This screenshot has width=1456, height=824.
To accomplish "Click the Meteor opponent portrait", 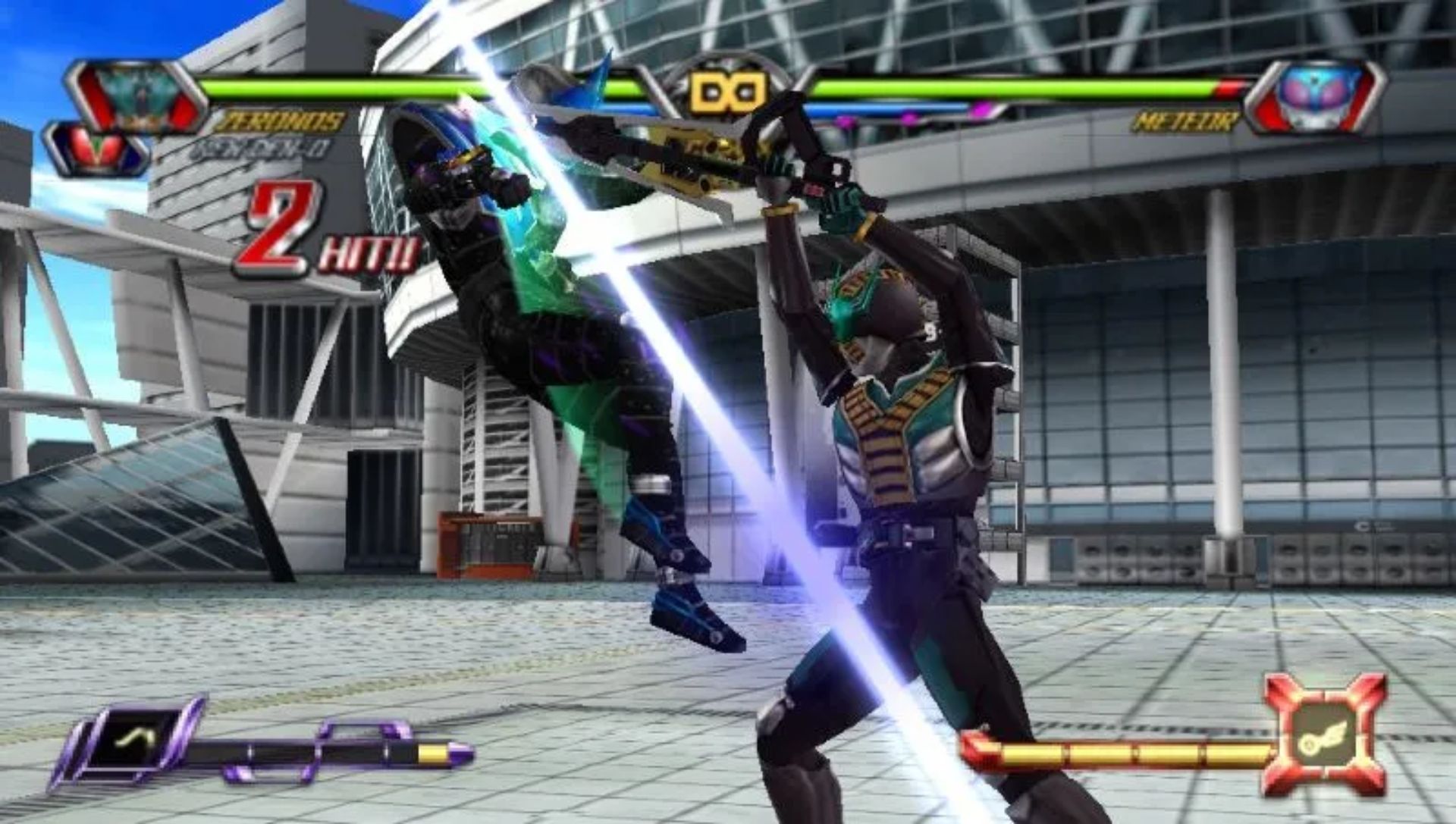I will coord(1316,96).
